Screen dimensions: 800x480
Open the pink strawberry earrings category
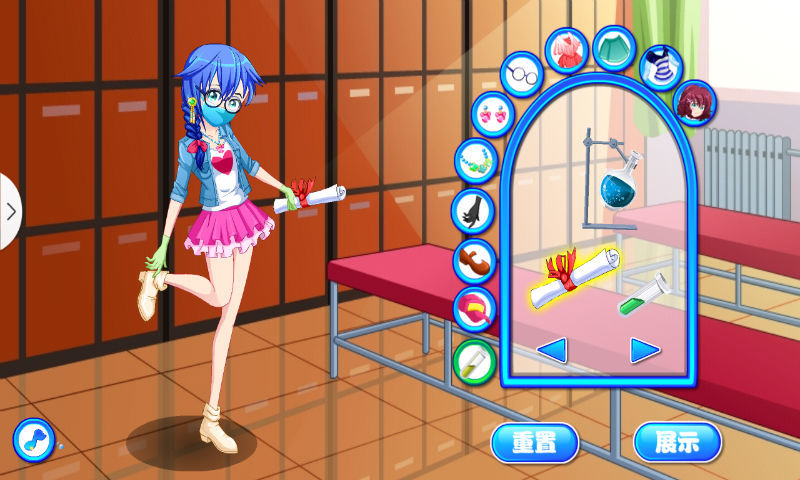492,112
